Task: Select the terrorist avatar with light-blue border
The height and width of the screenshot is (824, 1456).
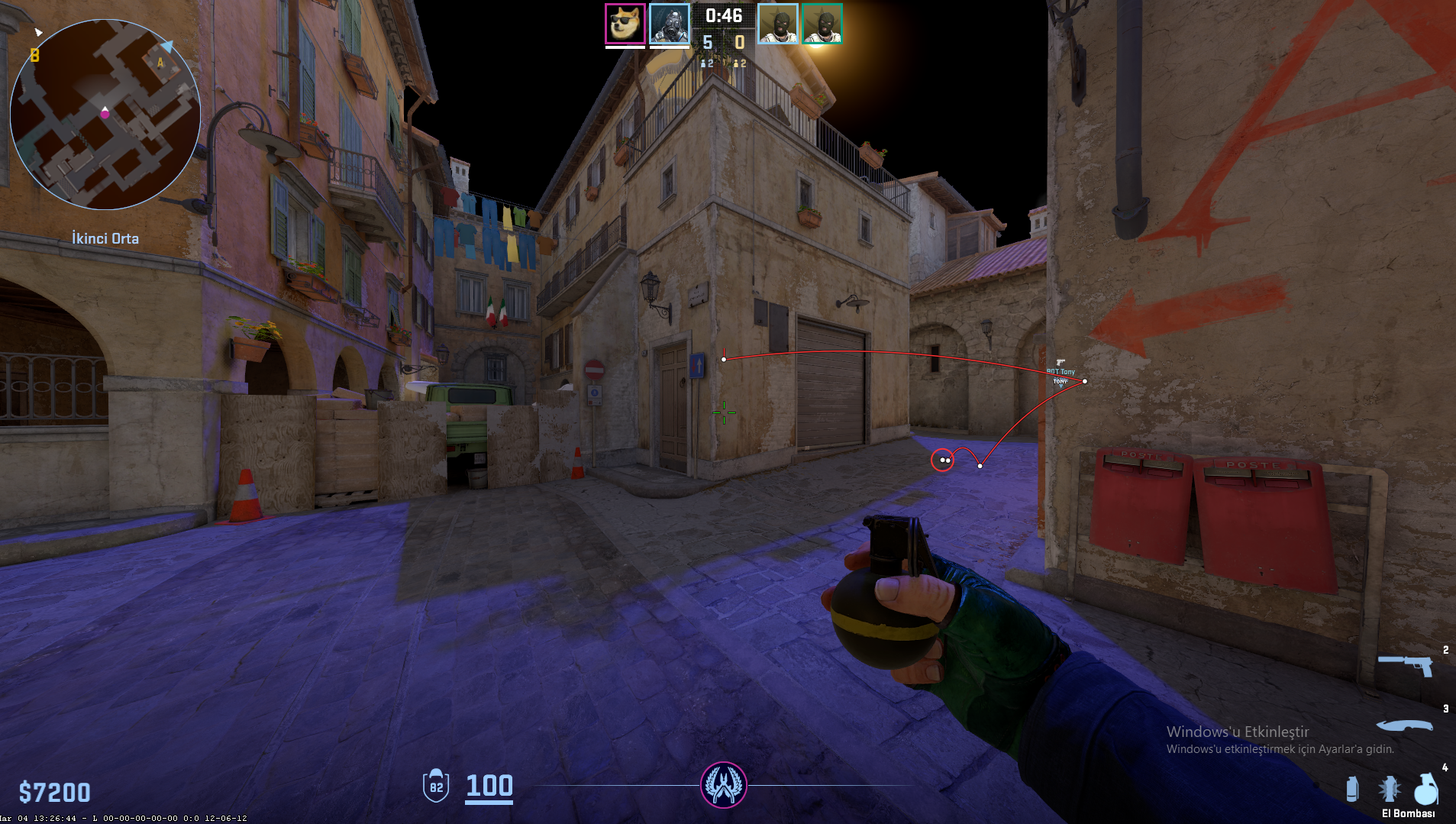Action: 777,24
